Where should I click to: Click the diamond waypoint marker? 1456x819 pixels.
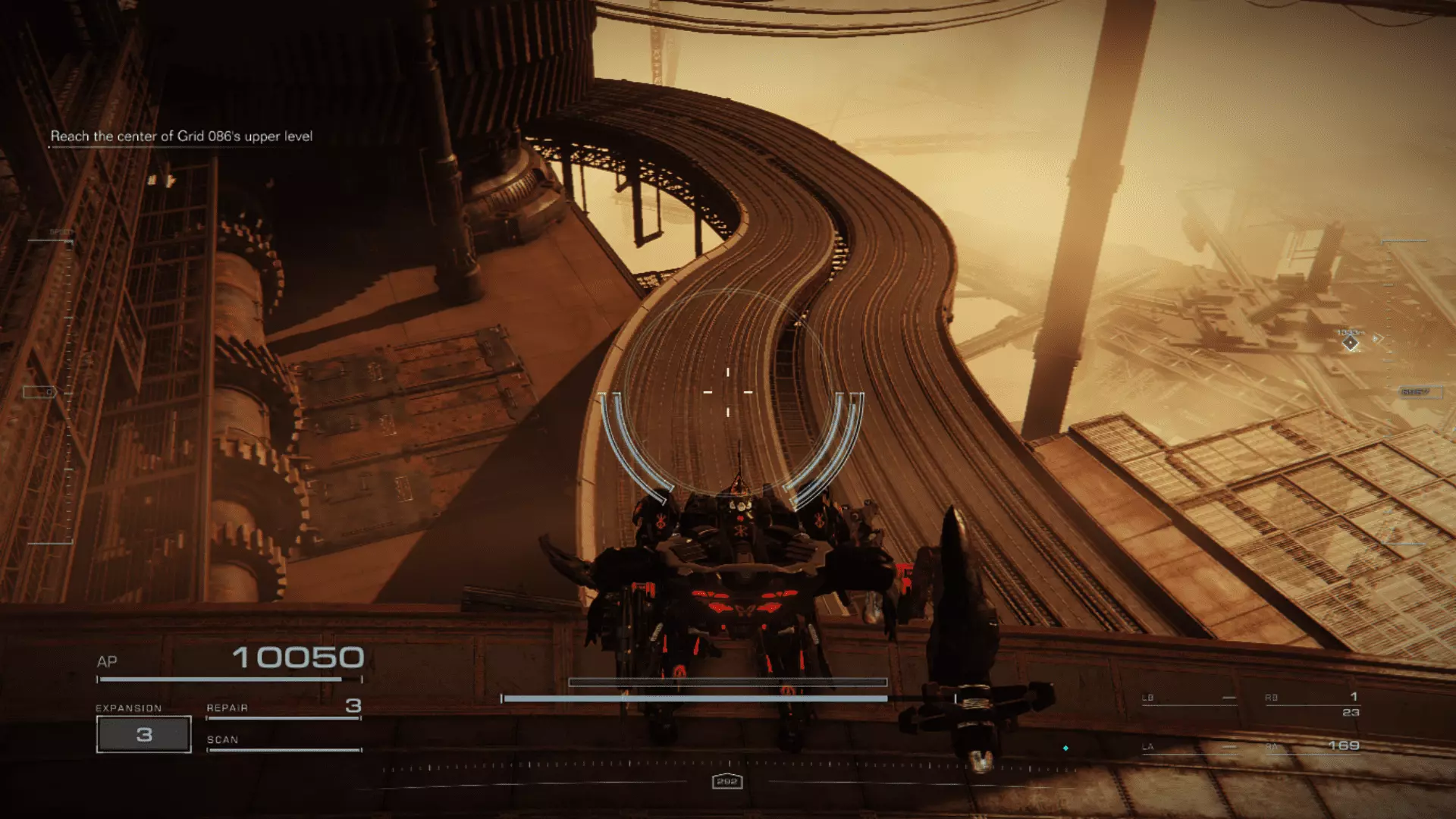point(1351,344)
